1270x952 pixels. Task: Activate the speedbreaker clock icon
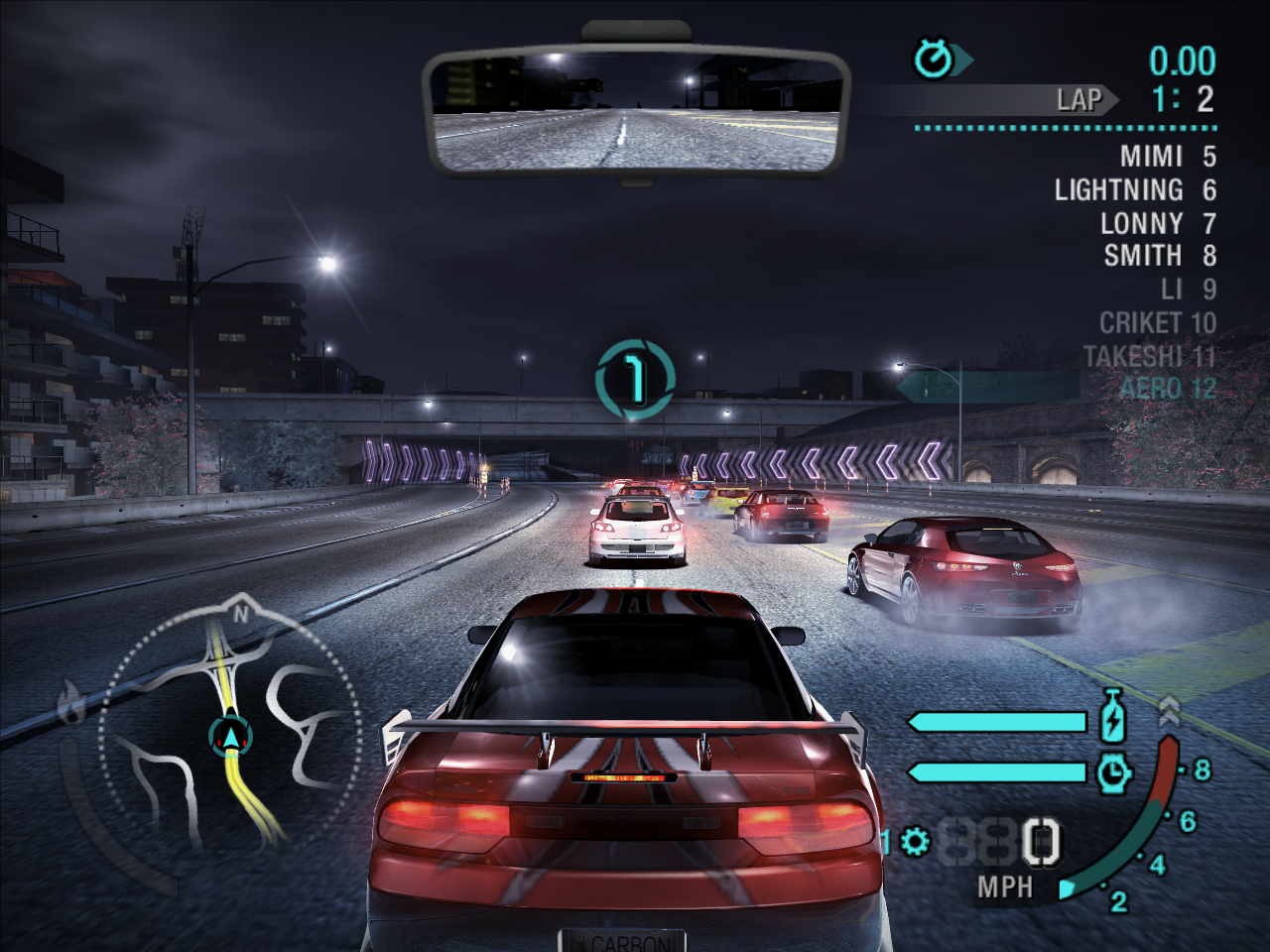point(1114,772)
